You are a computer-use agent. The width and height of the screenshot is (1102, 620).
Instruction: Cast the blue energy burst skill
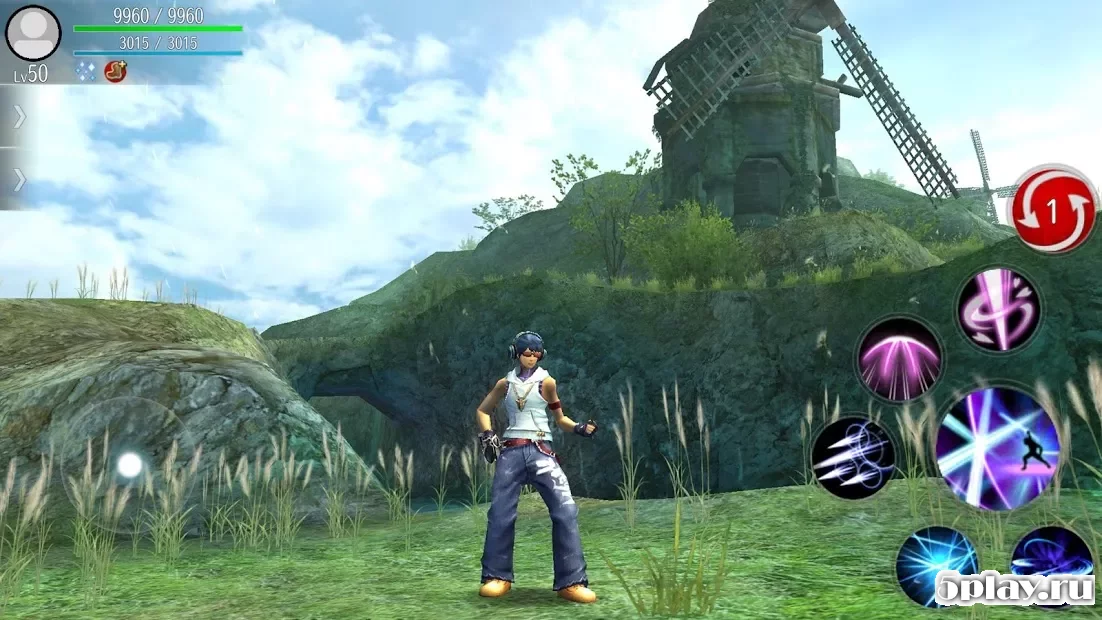936,565
